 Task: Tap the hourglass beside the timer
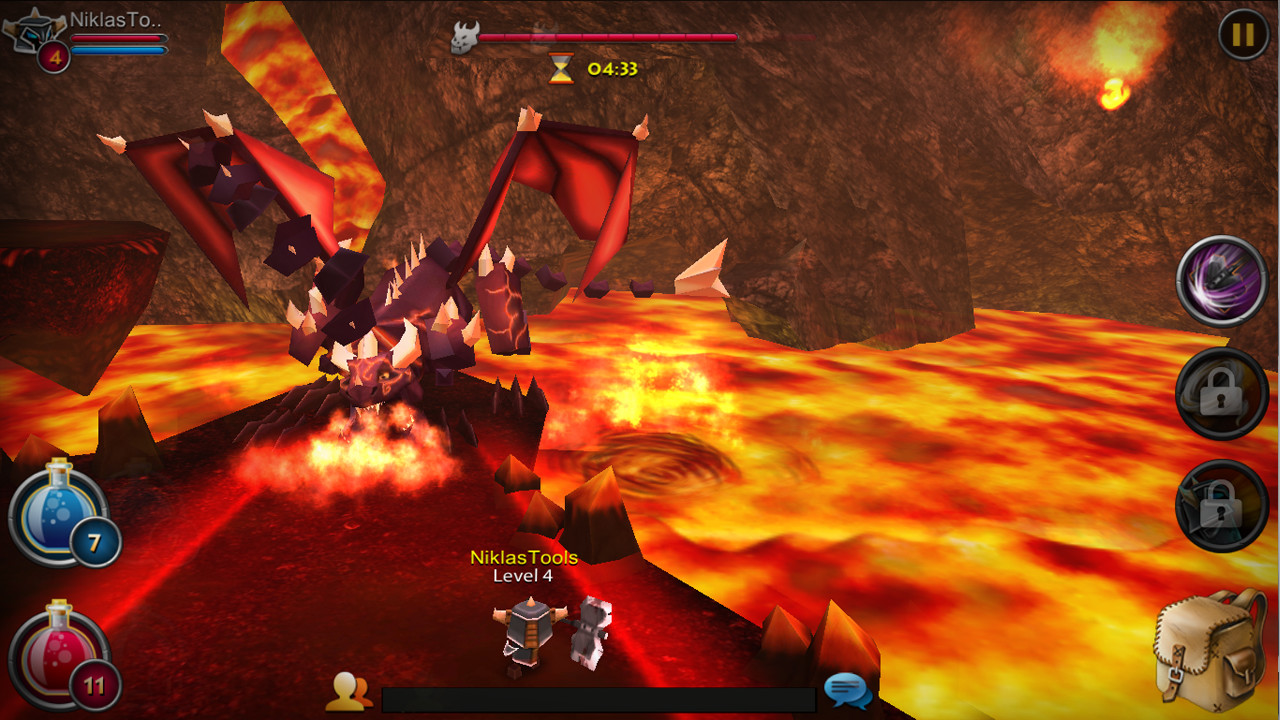[562, 66]
